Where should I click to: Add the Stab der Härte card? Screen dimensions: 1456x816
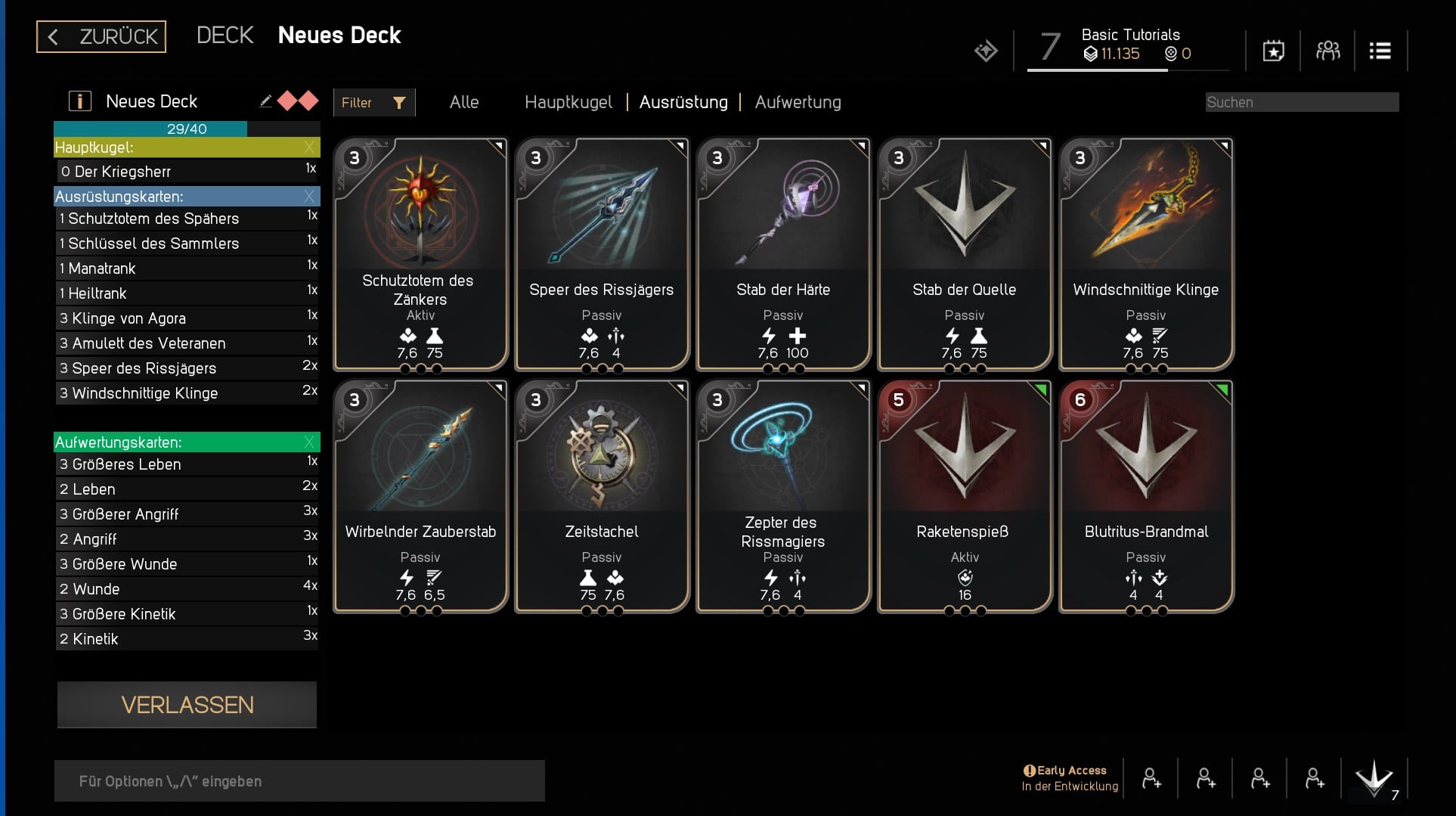(783, 254)
